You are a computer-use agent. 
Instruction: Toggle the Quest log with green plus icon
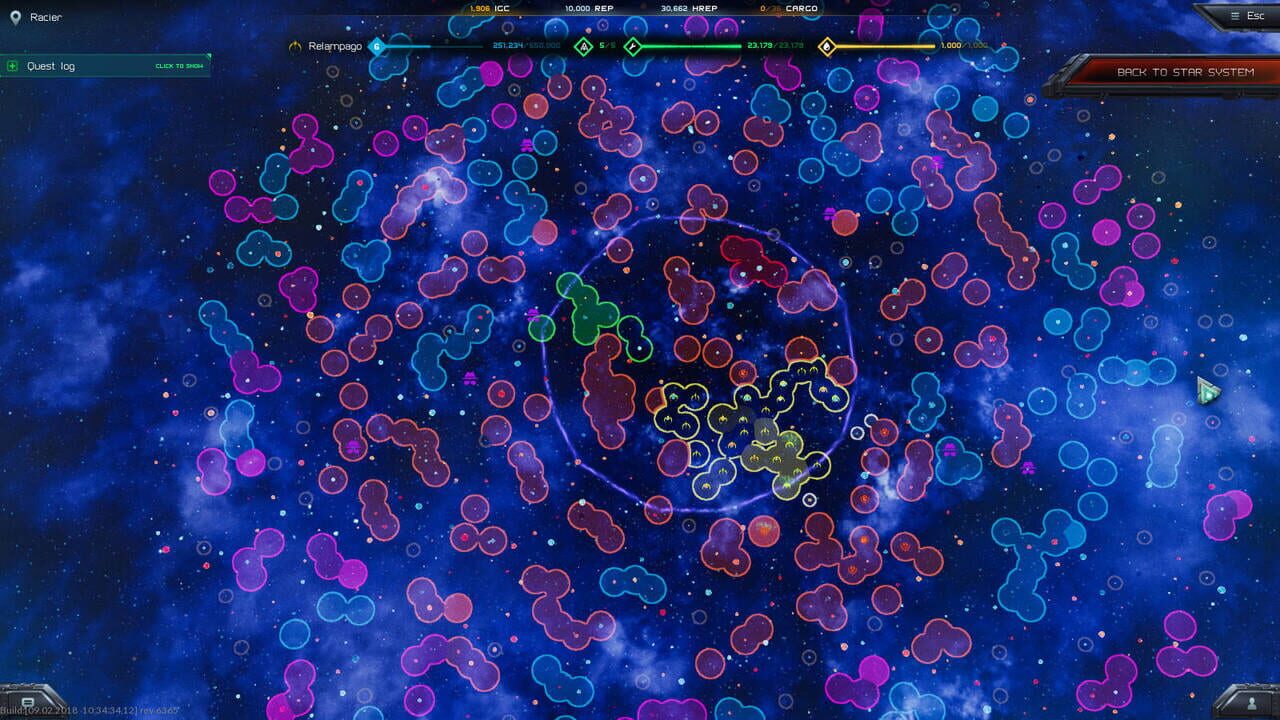pyautogui.click(x=10, y=65)
